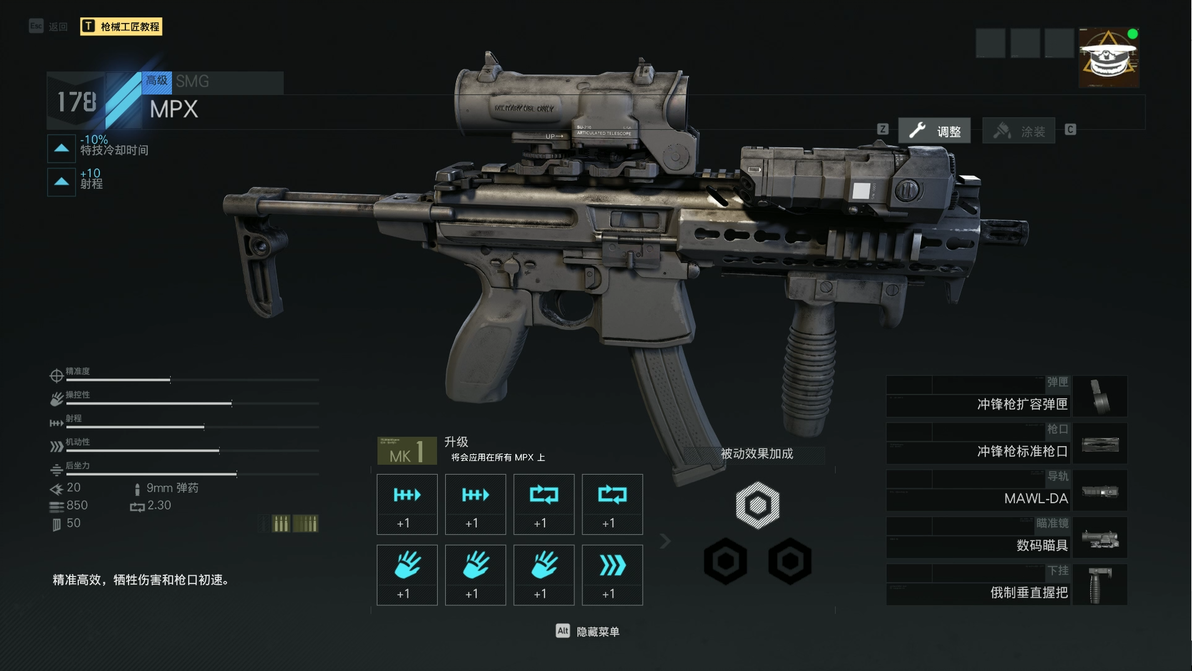This screenshot has width=1192, height=671.
Task: Click the 射程 +10 bonus arrow icon
Action: coord(62,181)
